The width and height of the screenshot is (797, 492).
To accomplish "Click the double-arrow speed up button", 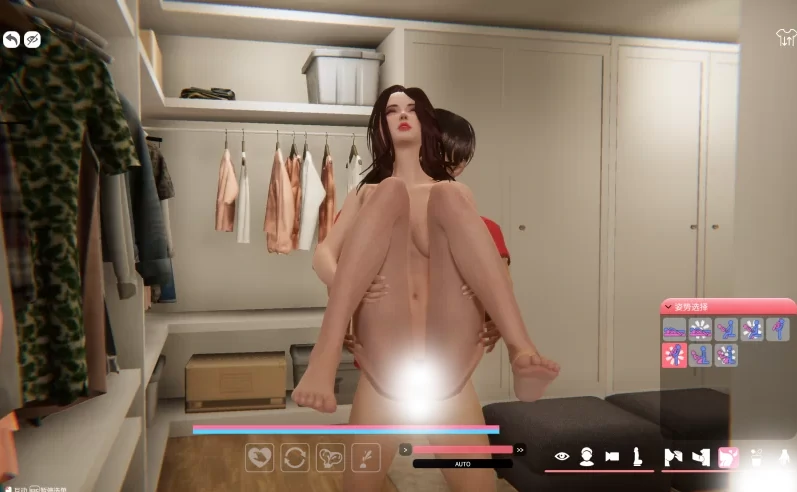I will (x=520, y=450).
